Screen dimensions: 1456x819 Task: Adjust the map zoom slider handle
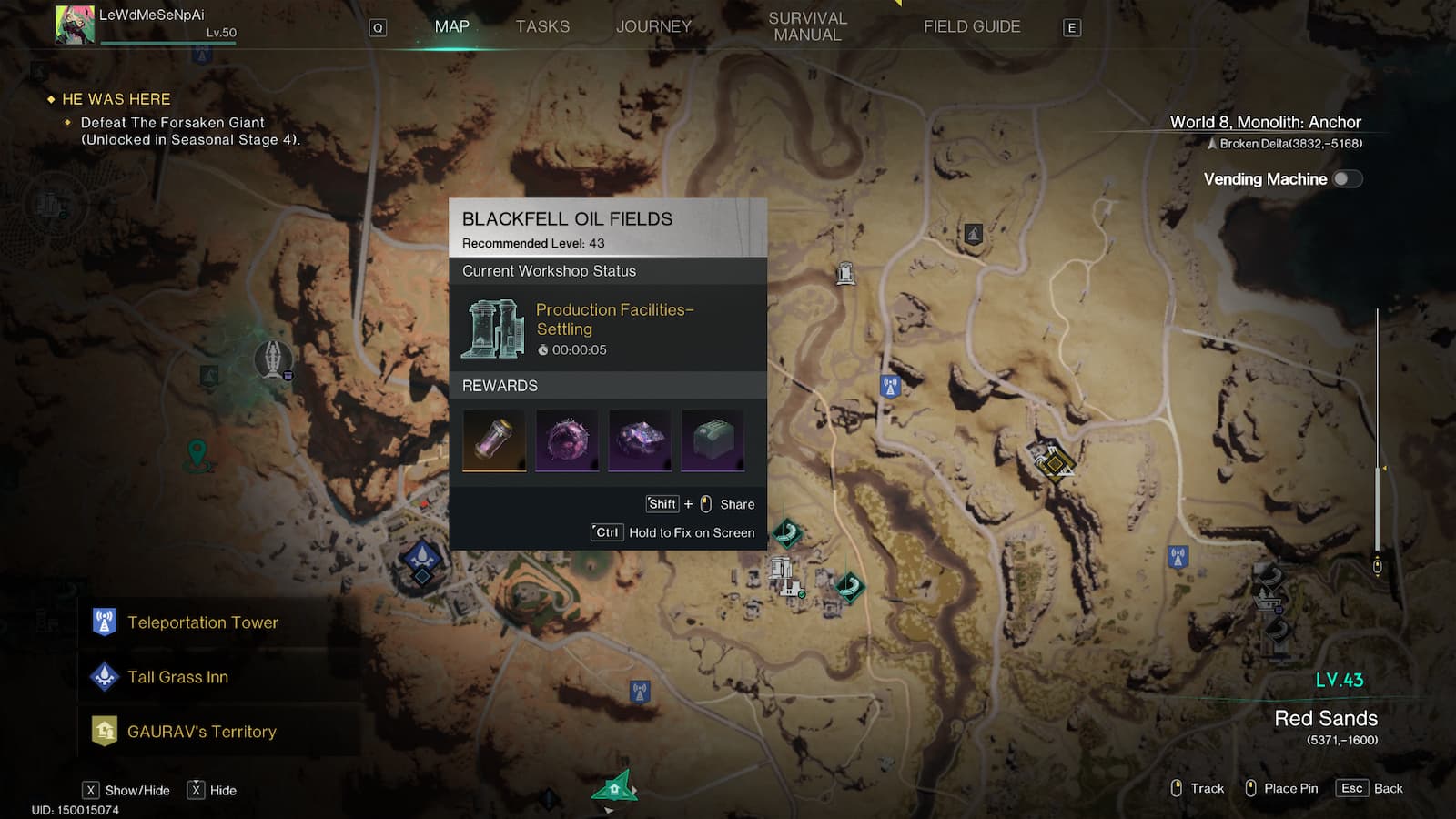tap(1378, 566)
